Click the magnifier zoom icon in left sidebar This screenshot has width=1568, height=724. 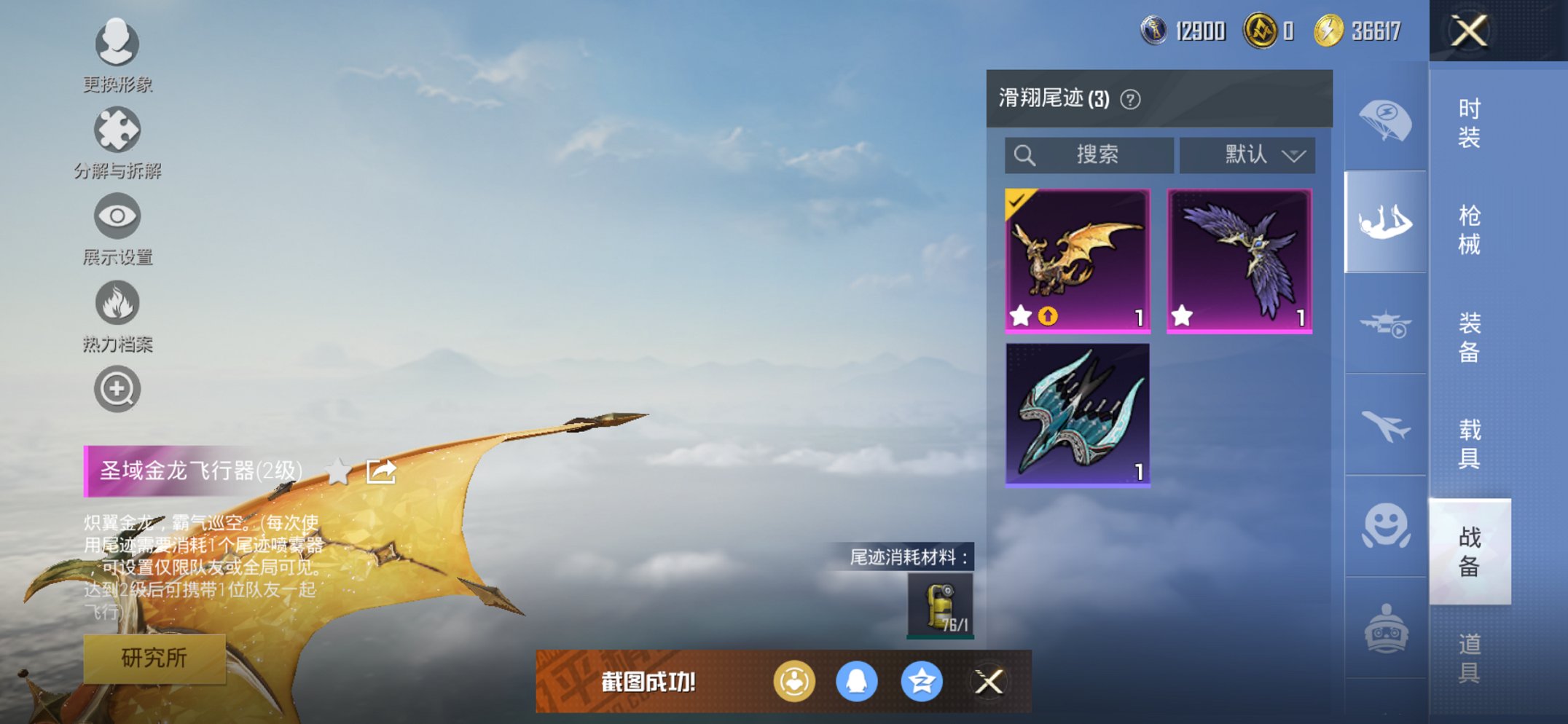[x=119, y=389]
